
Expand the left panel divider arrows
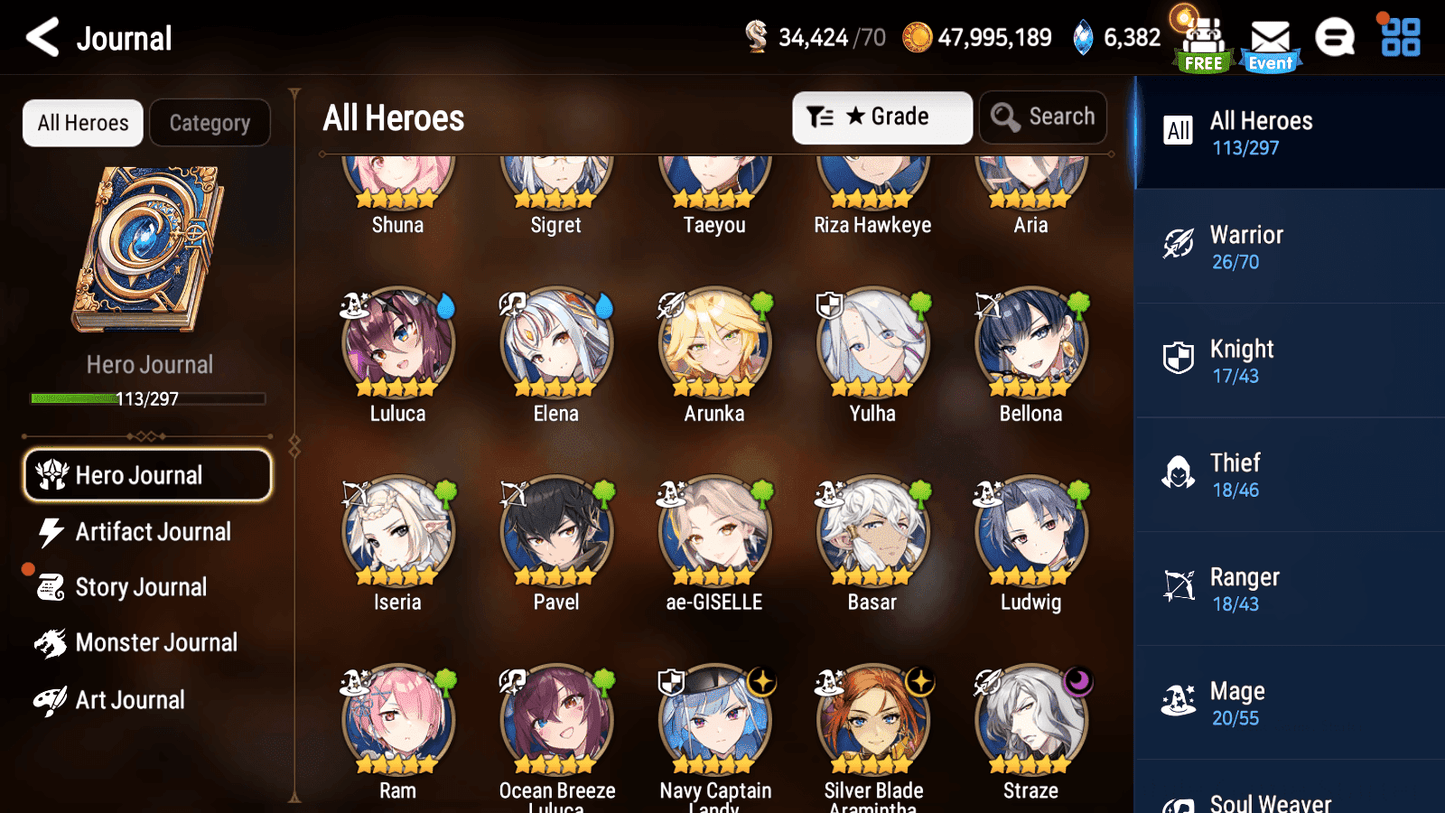coord(293,445)
